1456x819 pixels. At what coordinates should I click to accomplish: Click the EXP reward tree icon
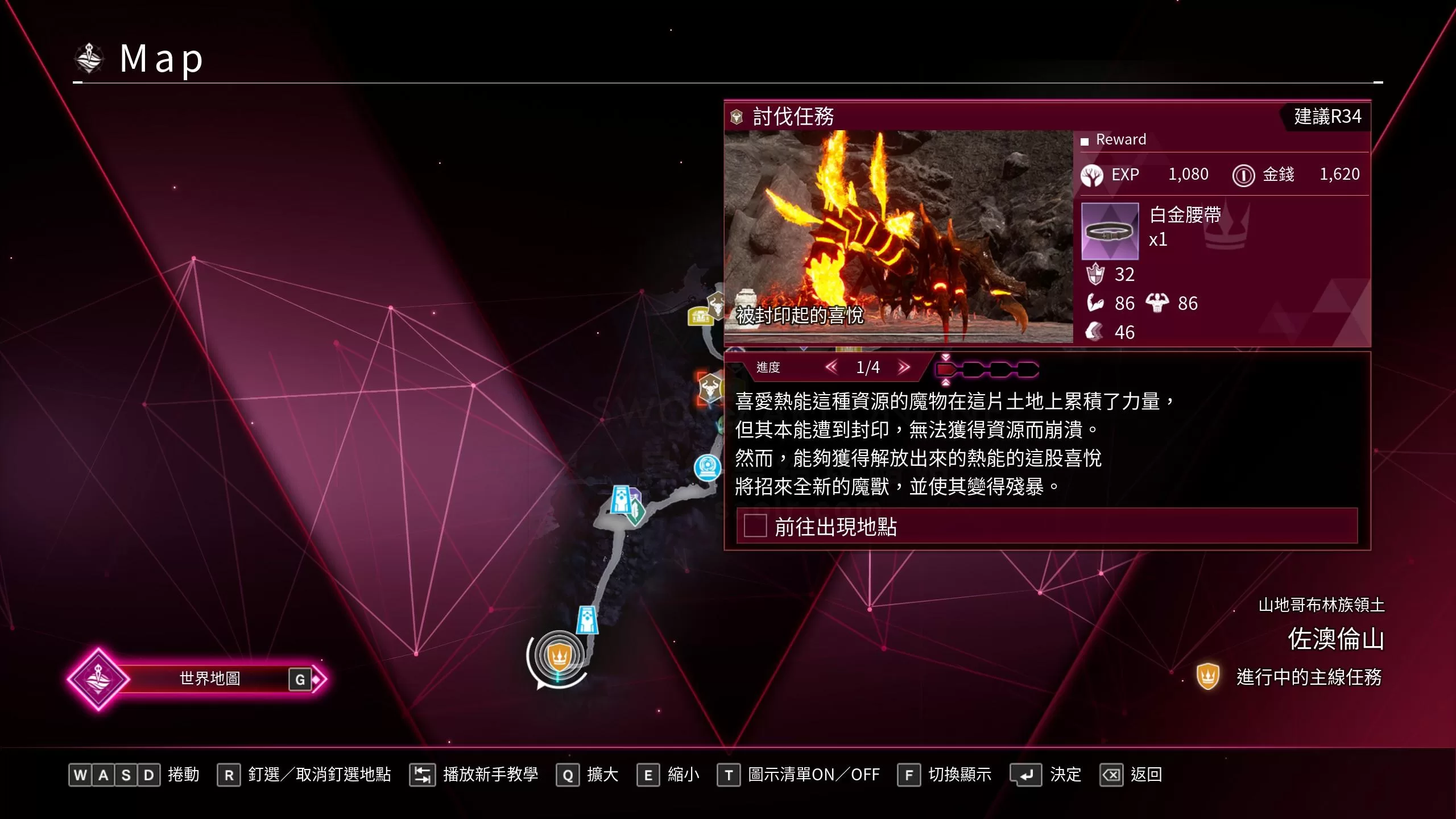click(x=1094, y=175)
